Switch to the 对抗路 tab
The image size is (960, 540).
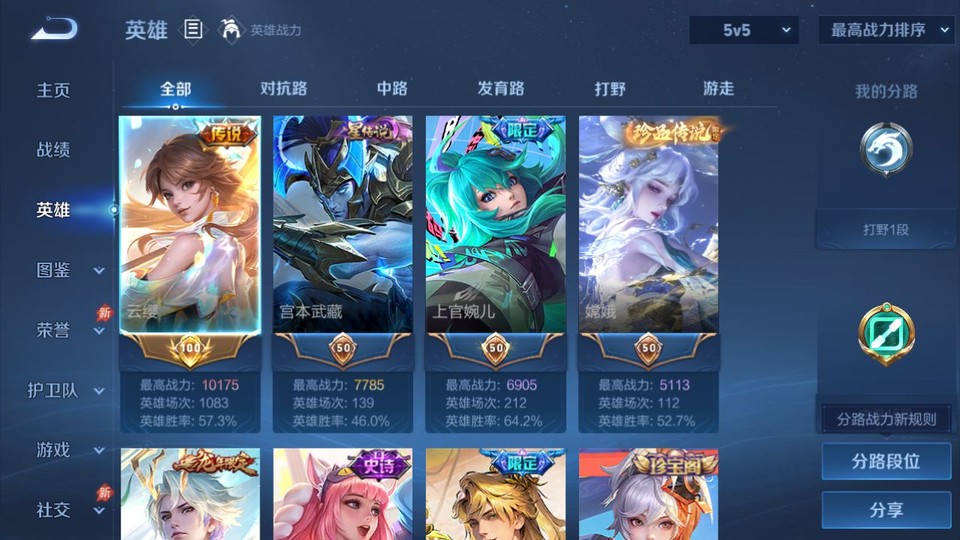[x=283, y=88]
